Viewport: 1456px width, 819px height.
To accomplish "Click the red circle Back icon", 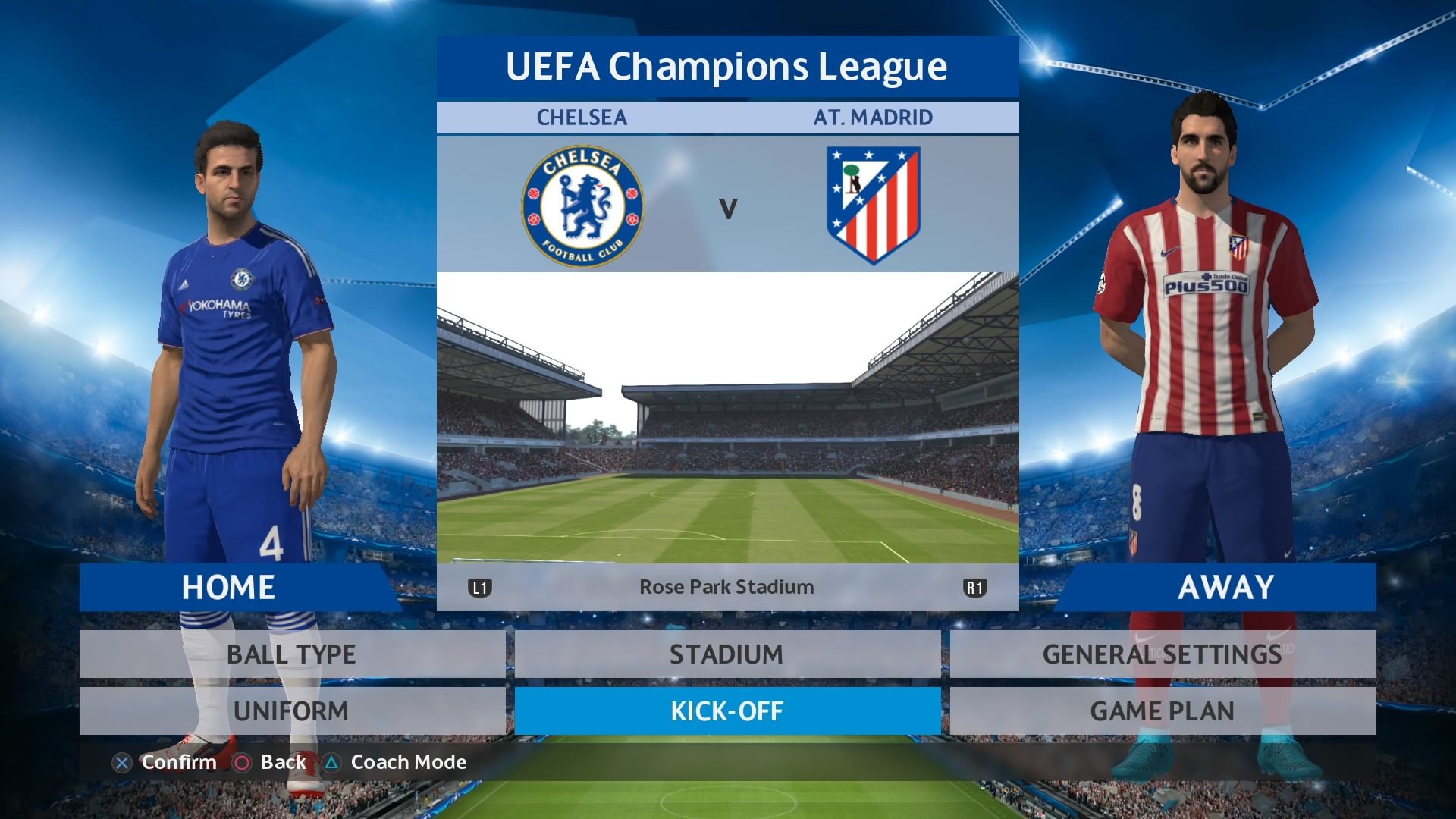I will 241,763.
